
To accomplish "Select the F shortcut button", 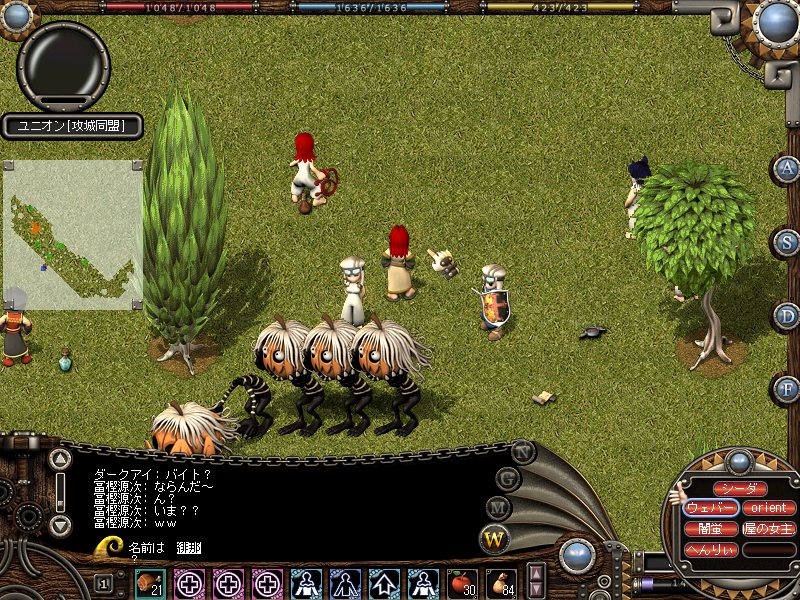I will [x=787, y=388].
